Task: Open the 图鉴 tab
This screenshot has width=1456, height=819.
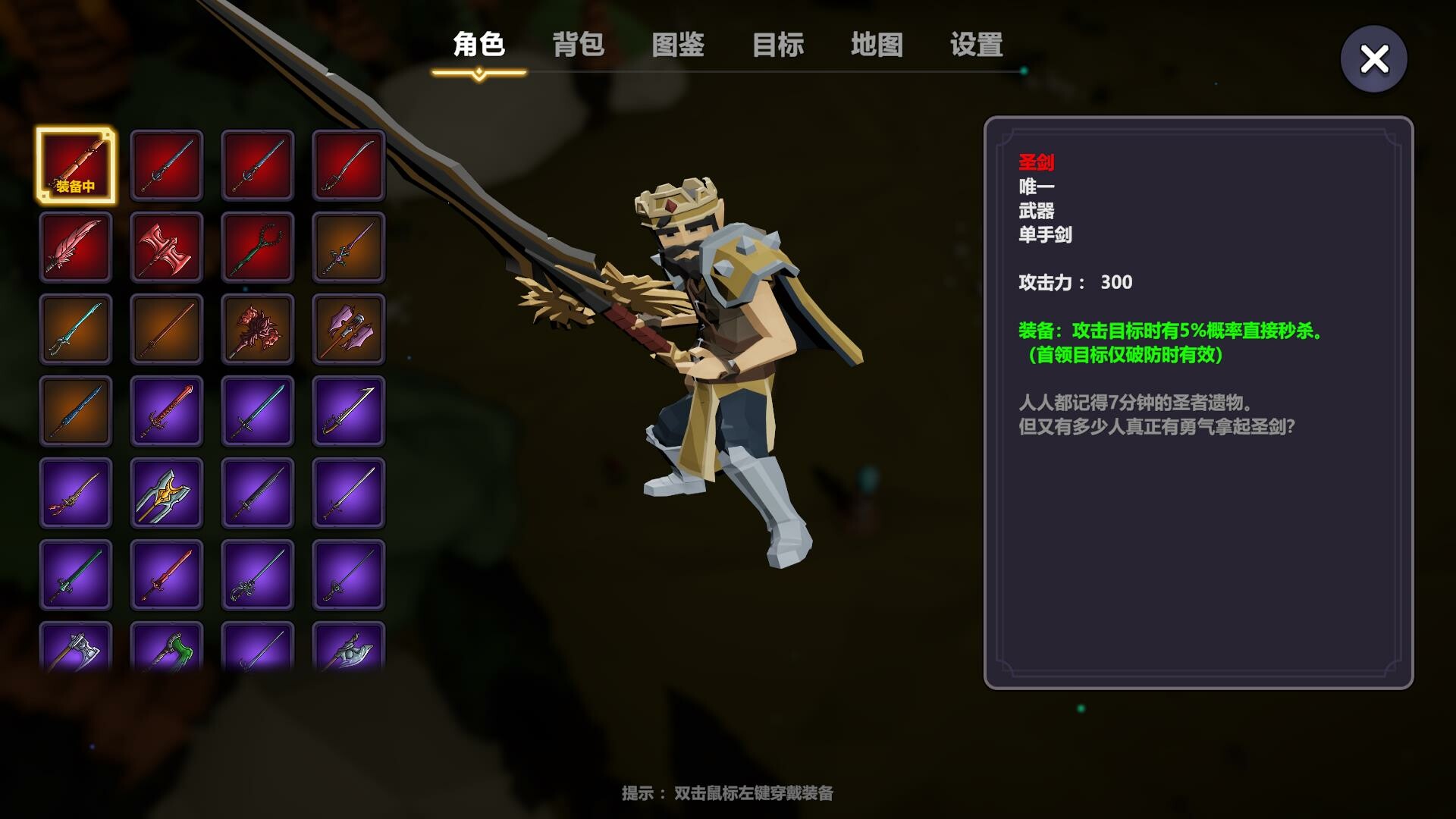Action: coord(677,45)
